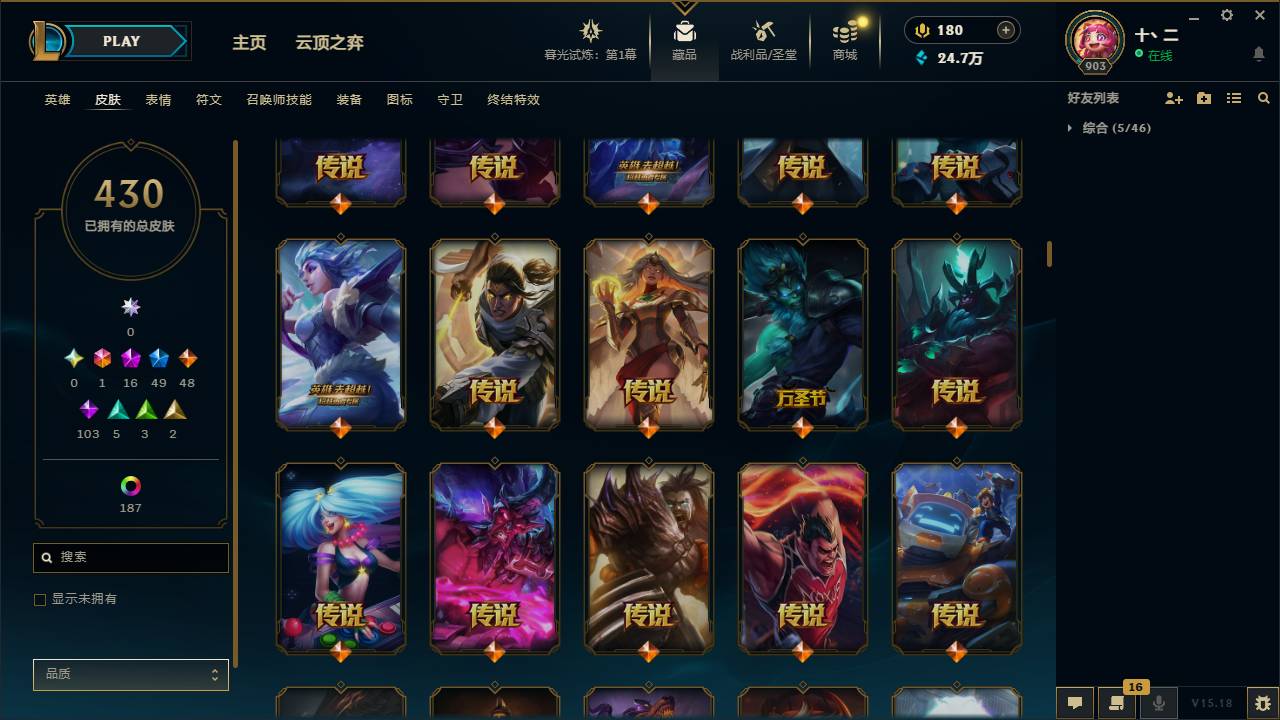Toggle the notifications bell
Image resolution: width=1280 pixels, height=720 pixels.
click(1258, 53)
